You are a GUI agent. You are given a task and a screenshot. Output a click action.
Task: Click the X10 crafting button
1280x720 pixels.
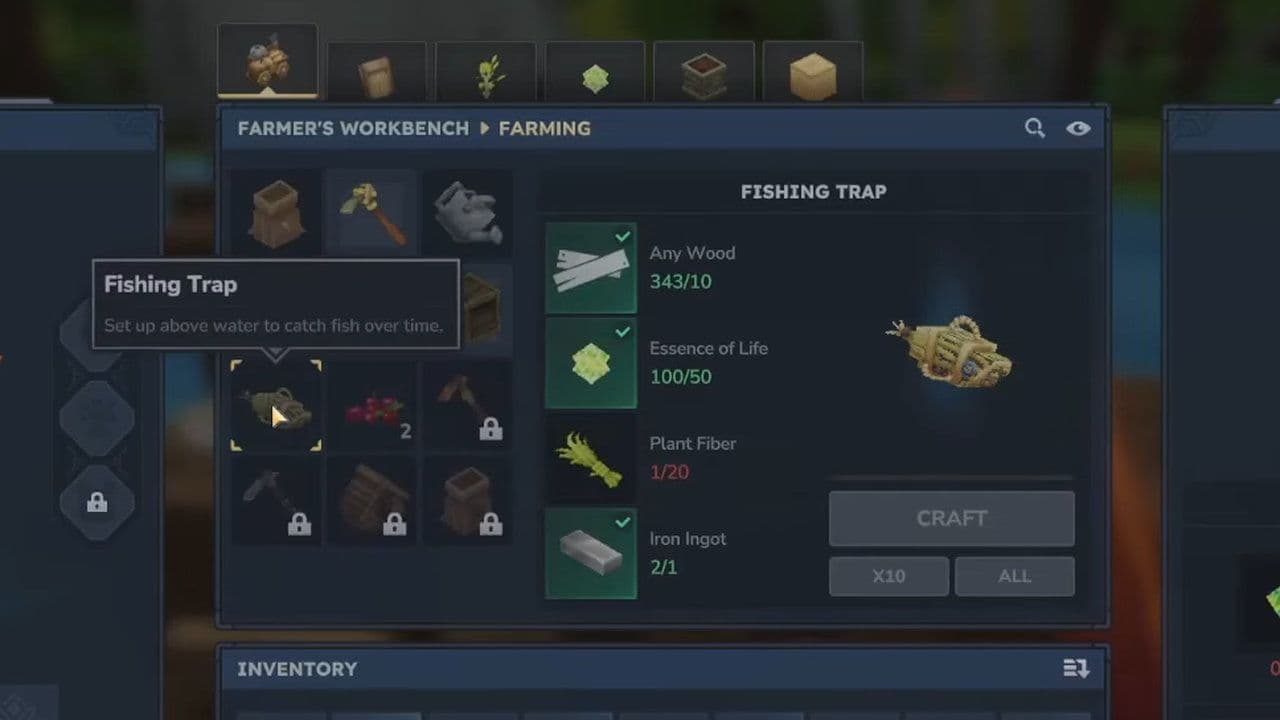coord(888,576)
